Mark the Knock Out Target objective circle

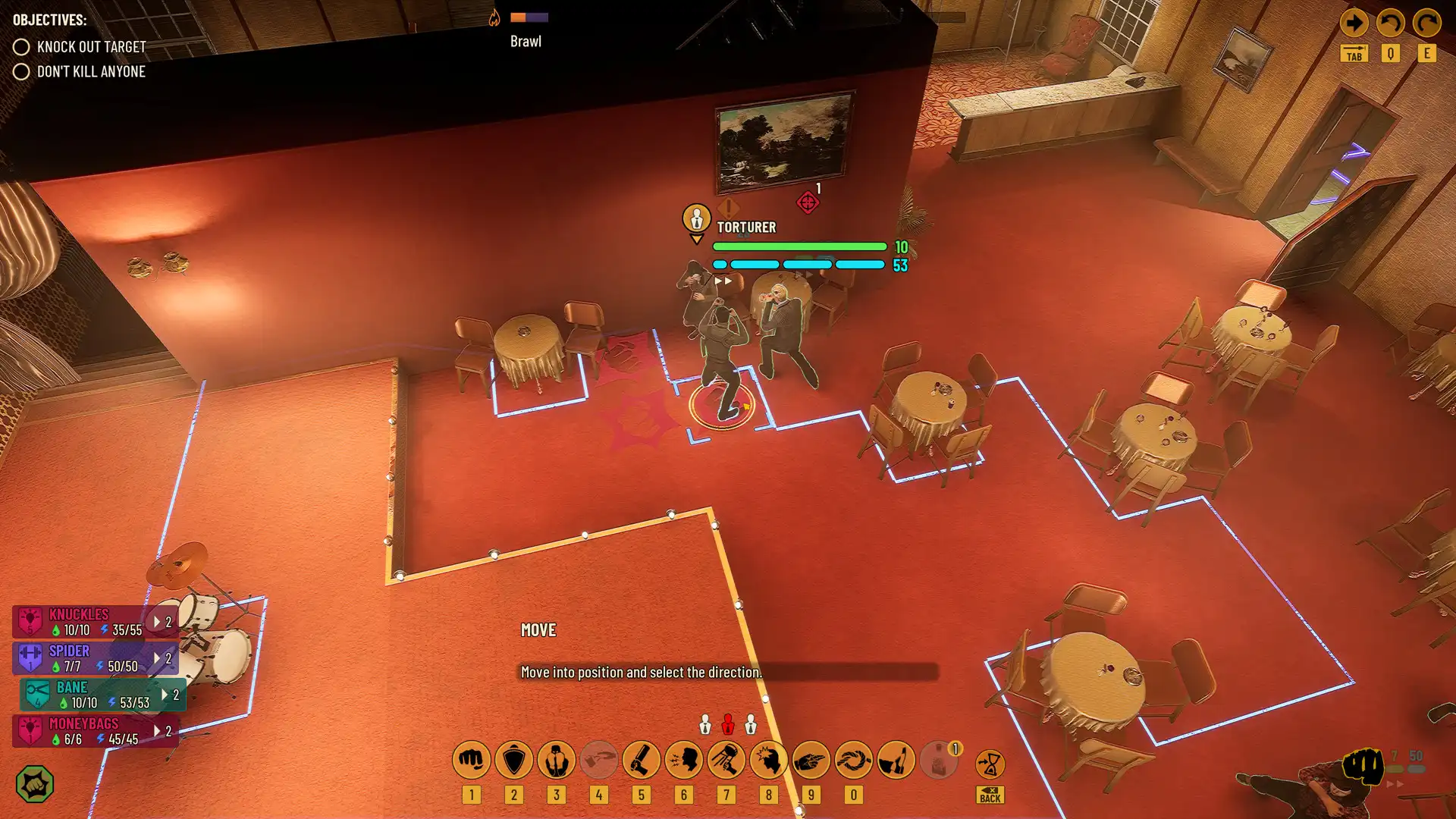22,46
